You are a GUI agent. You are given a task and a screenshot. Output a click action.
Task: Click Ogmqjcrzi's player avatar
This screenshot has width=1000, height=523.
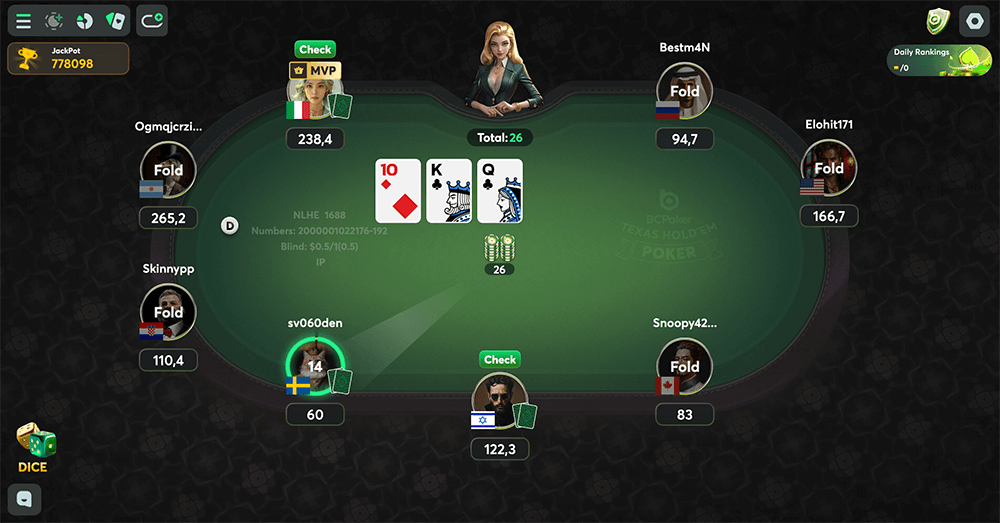click(x=168, y=170)
